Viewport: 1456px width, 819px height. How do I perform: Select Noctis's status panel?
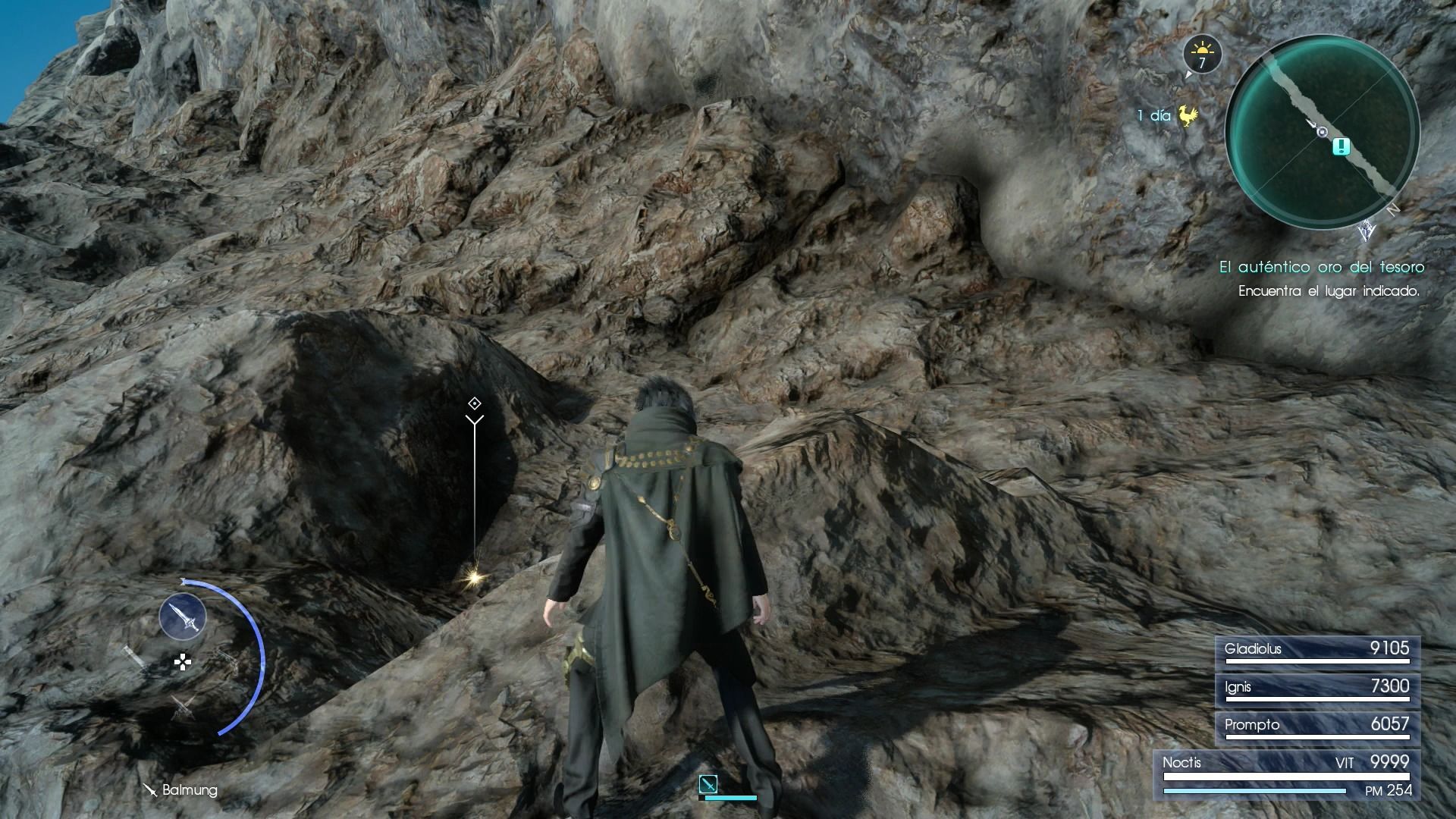(x=1287, y=775)
